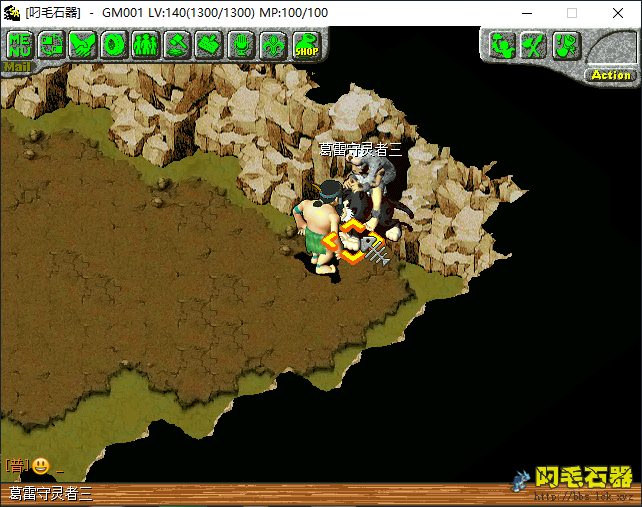Close the game window
Image resolution: width=642 pixels, height=507 pixels.
618,13
